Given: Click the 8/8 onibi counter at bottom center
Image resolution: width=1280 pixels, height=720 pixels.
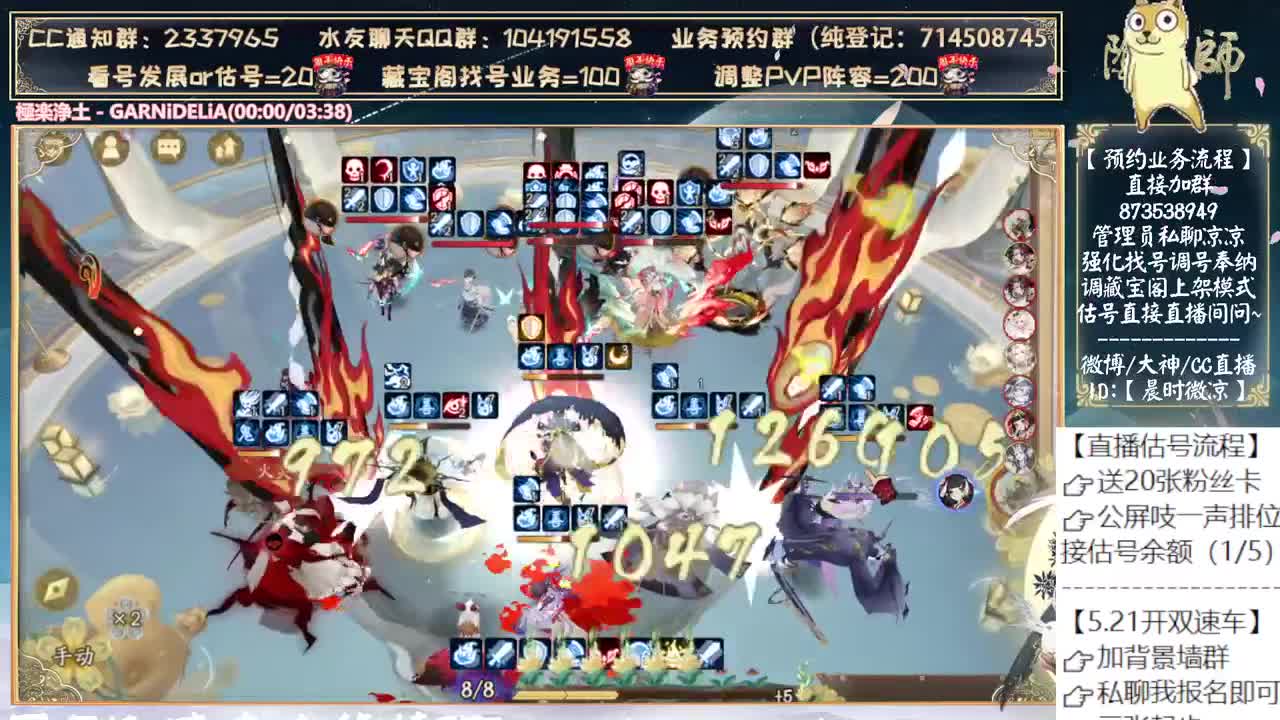Looking at the screenshot, I should tap(475, 687).
